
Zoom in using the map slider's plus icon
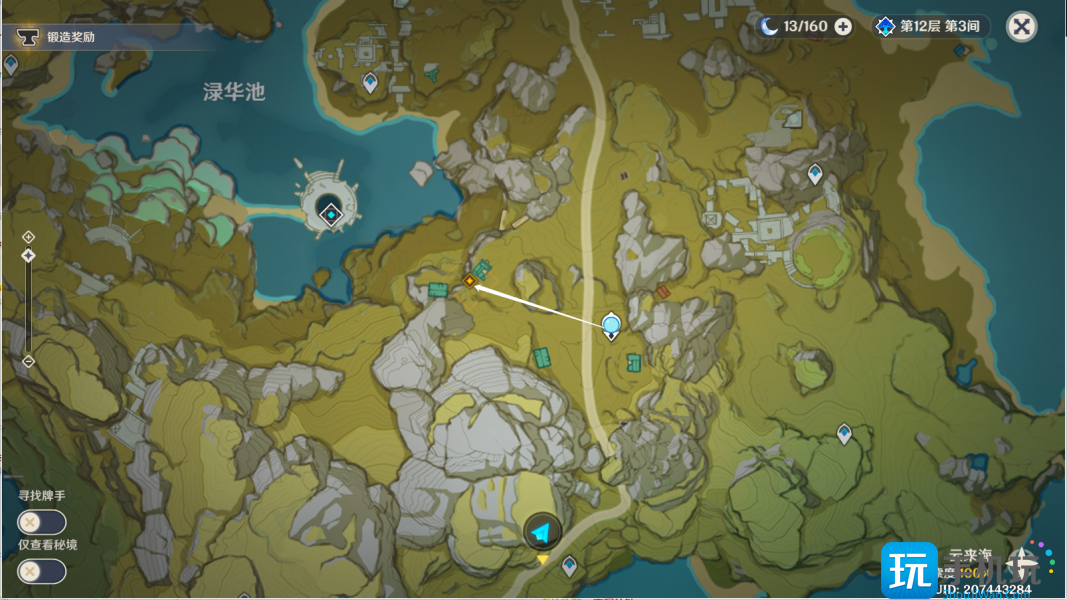click(x=28, y=237)
